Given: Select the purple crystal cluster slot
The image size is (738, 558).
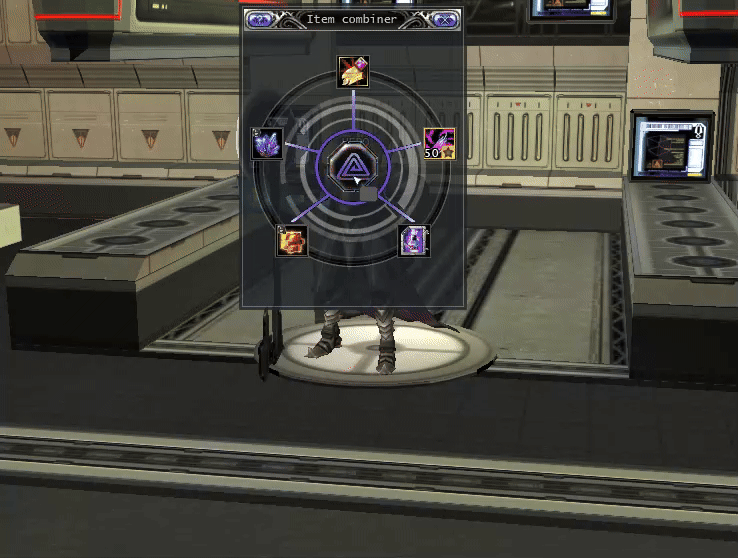Looking at the screenshot, I should coord(267,144).
